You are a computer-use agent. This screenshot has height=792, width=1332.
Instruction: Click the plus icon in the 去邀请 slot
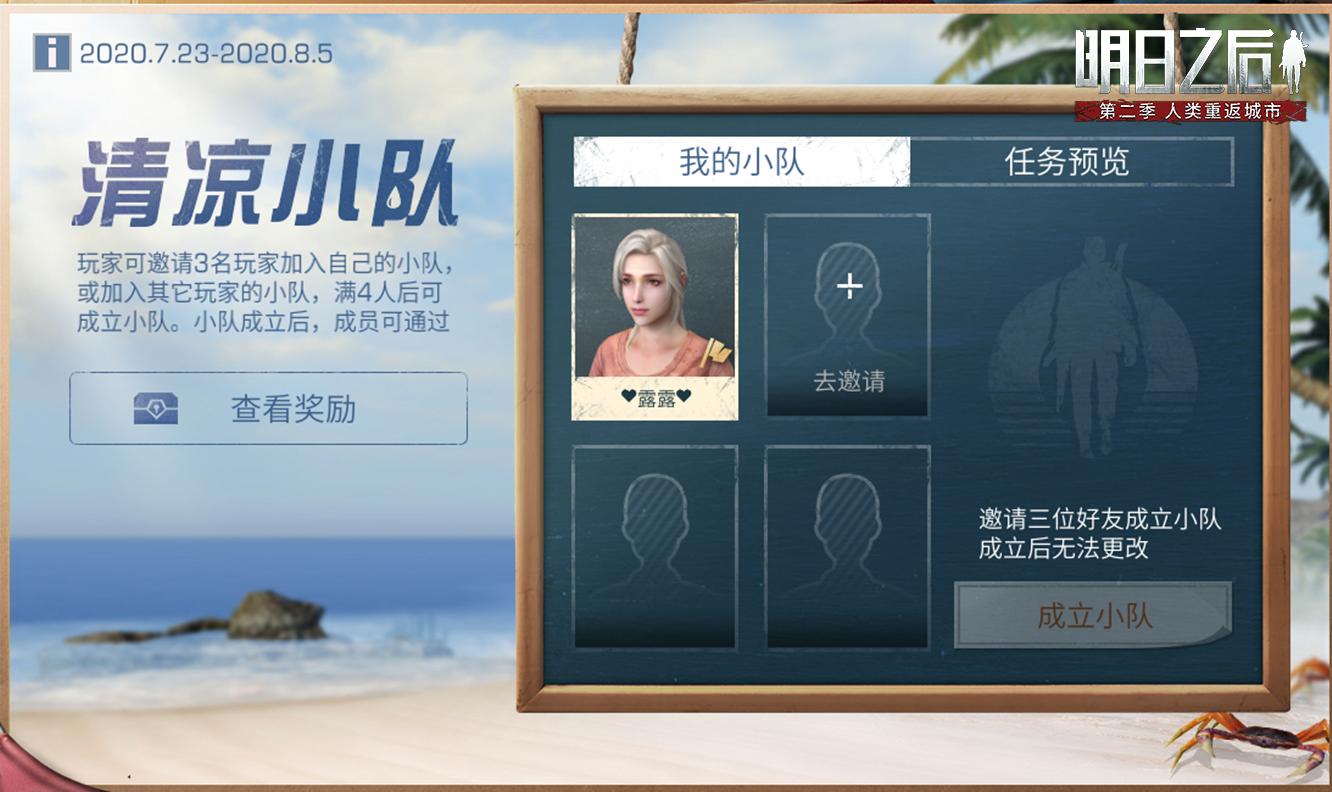click(x=848, y=286)
